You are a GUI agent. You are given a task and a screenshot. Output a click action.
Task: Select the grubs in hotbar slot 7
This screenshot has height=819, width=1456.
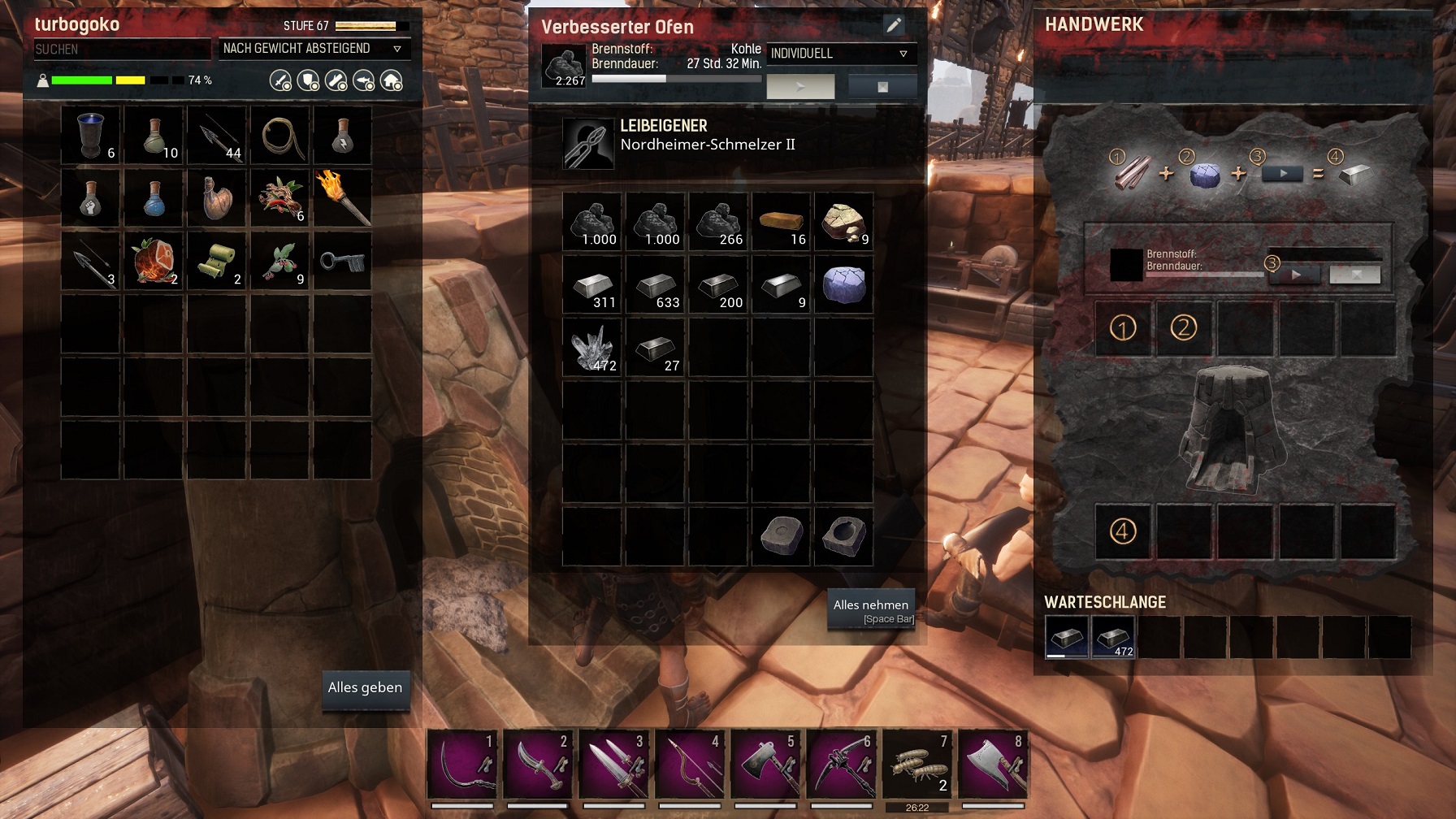(916, 765)
